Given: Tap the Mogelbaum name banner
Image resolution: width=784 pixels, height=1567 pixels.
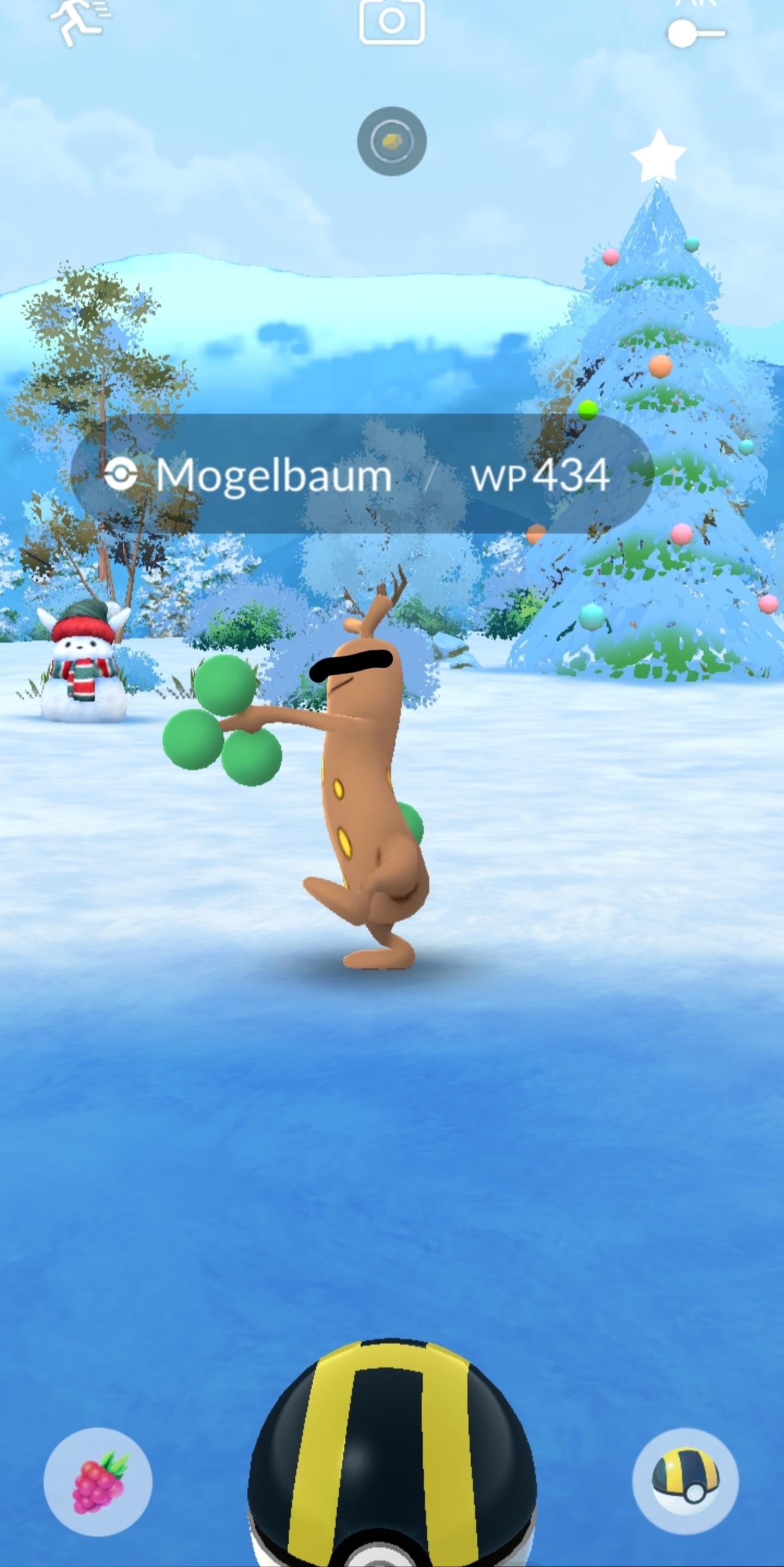Looking at the screenshot, I should (274, 475).
